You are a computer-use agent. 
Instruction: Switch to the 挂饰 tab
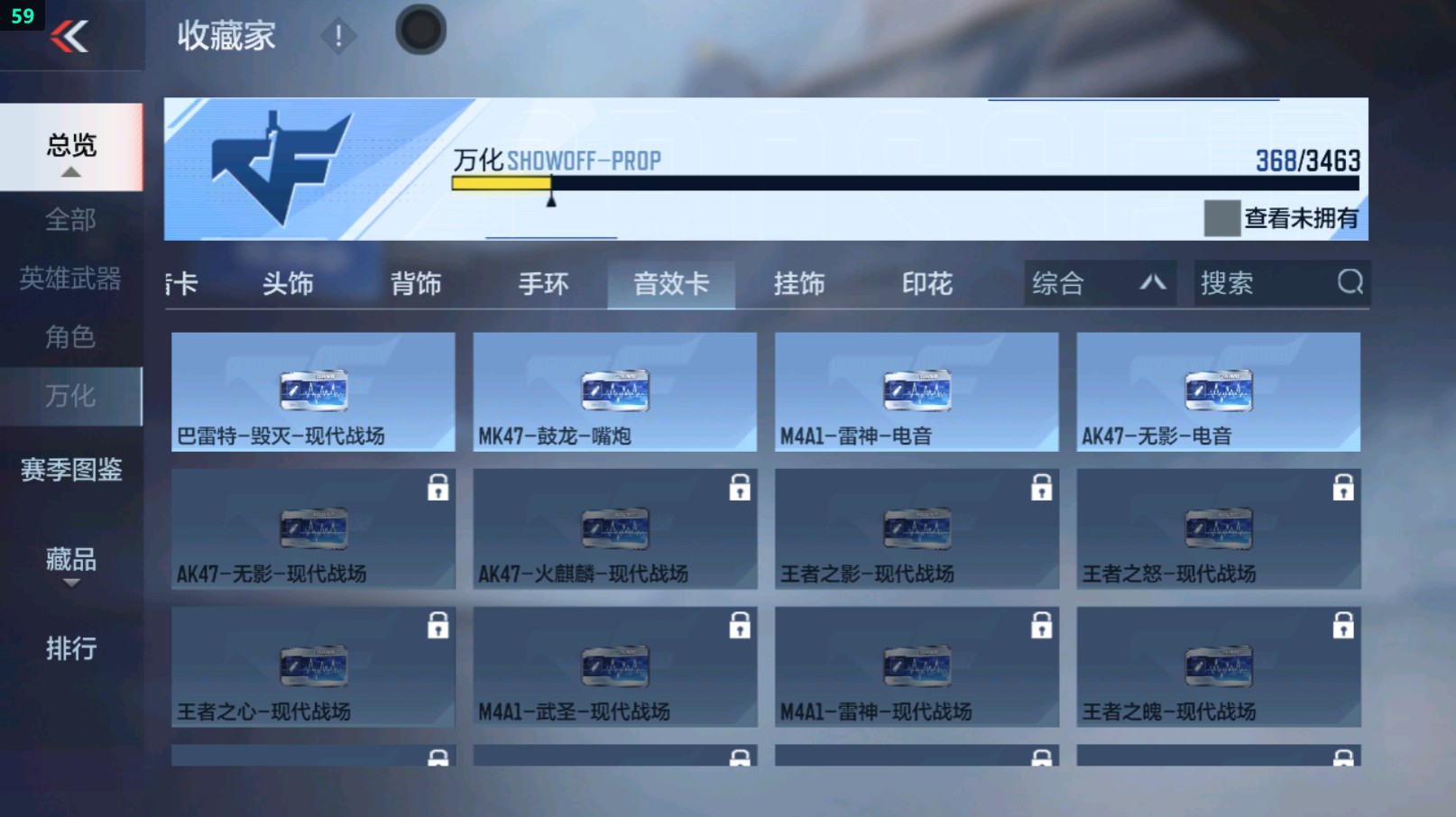(799, 283)
